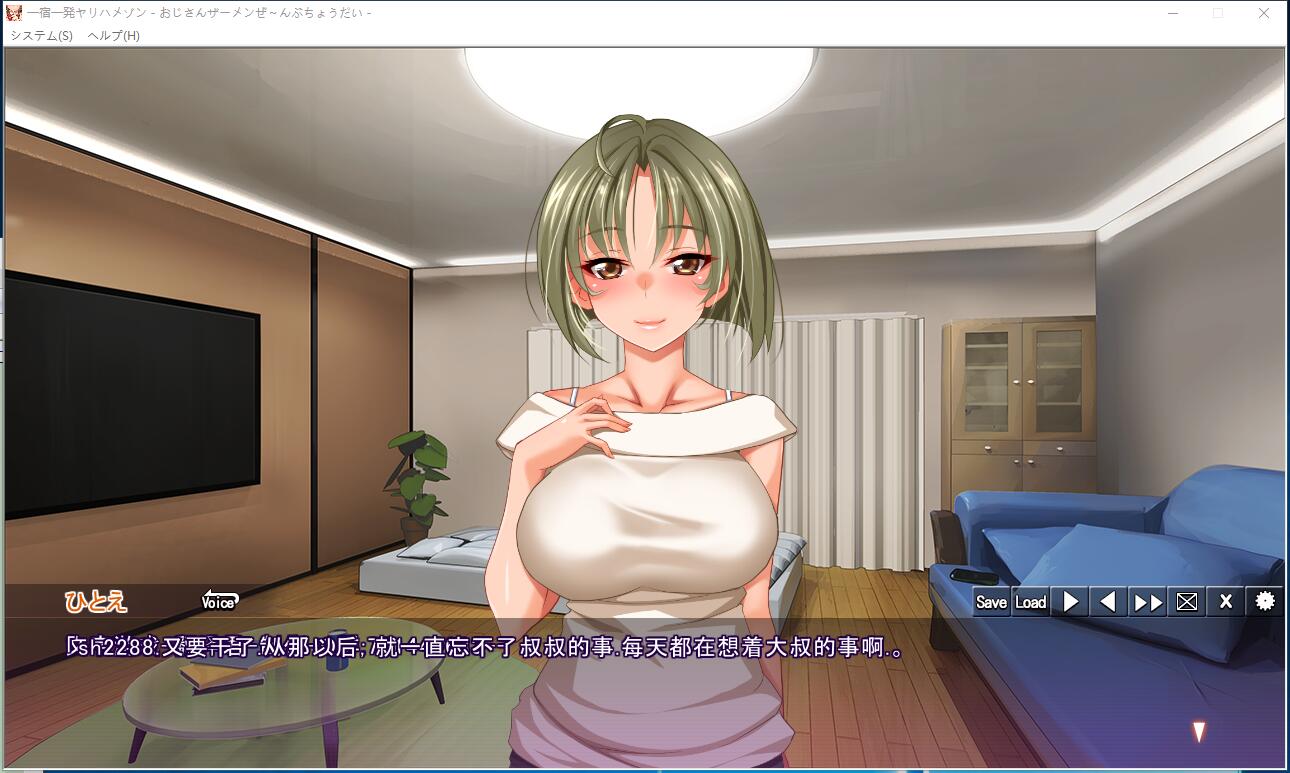
Task: Open the ヘルプ(H) menu
Action: pos(114,35)
